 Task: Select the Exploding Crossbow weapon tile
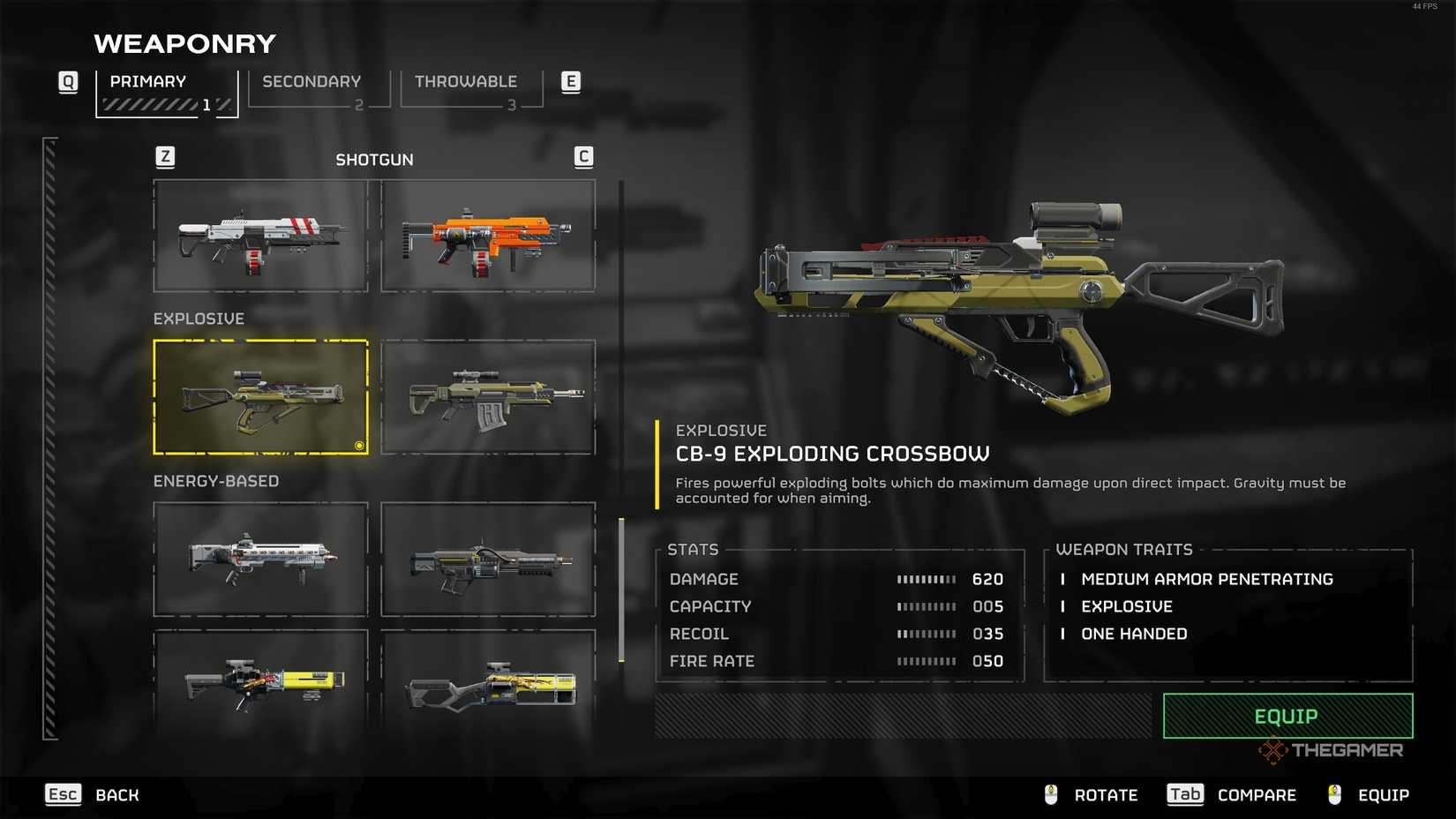(x=260, y=397)
